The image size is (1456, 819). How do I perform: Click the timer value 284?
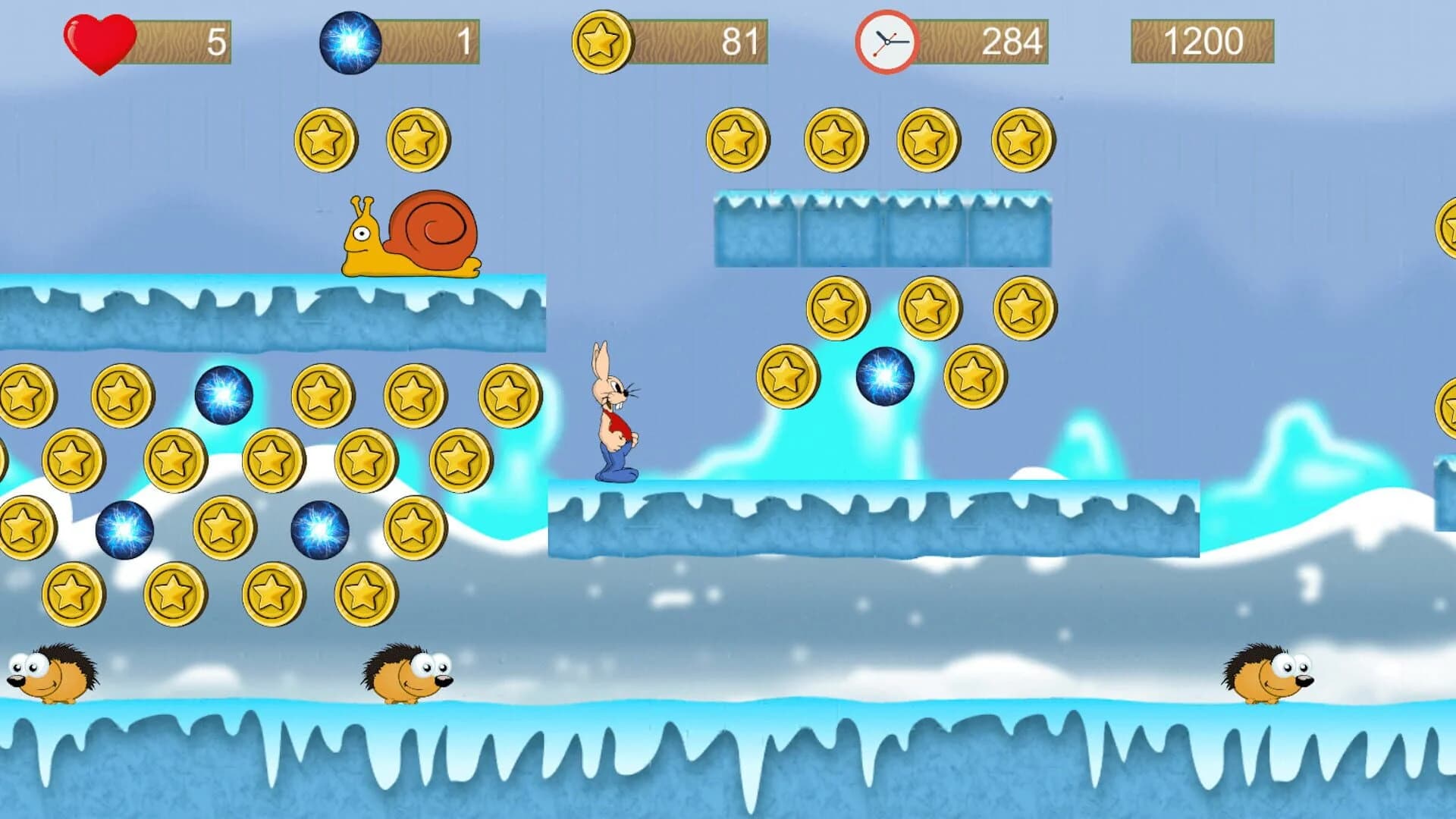coord(1012,42)
